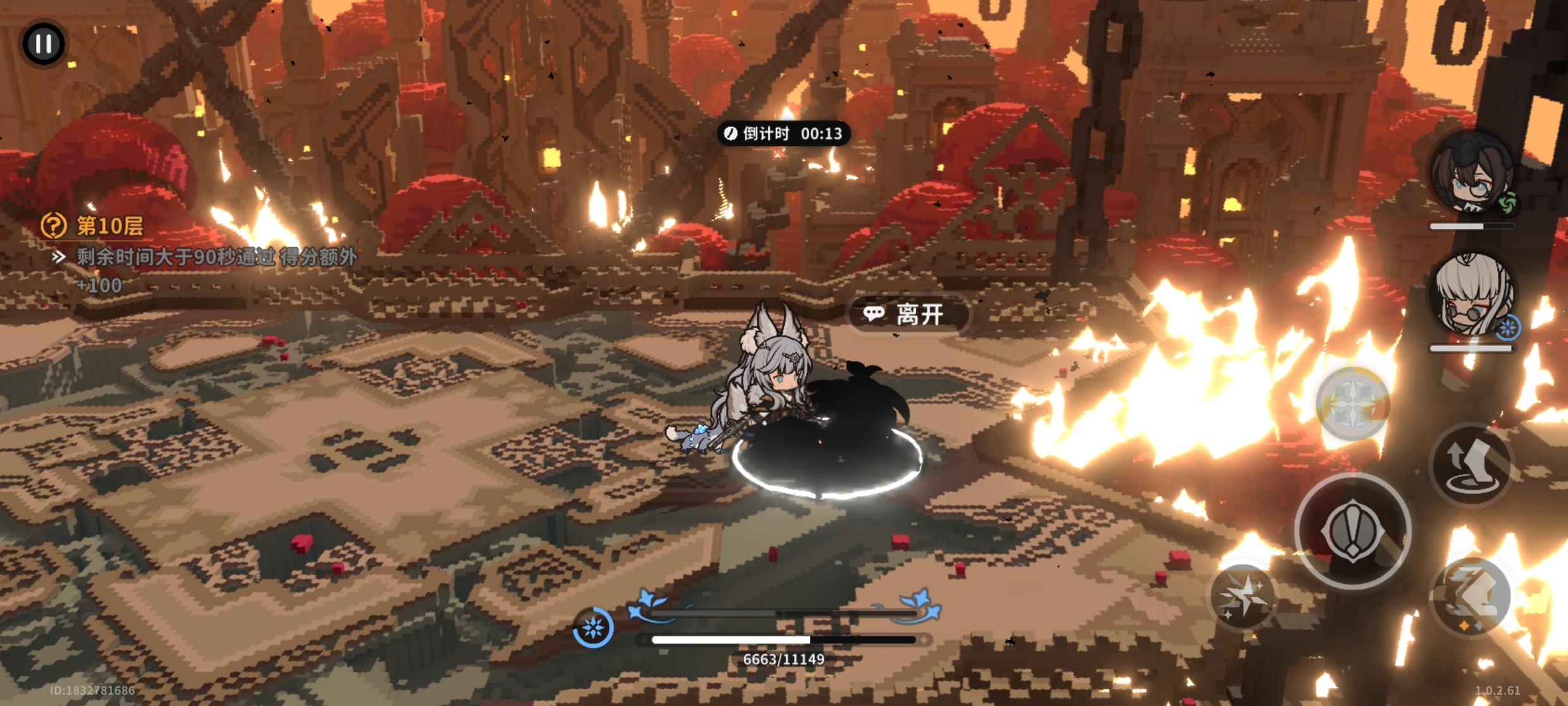
Task: Pause the game with the pause button
Action: (x=44, y=44)
